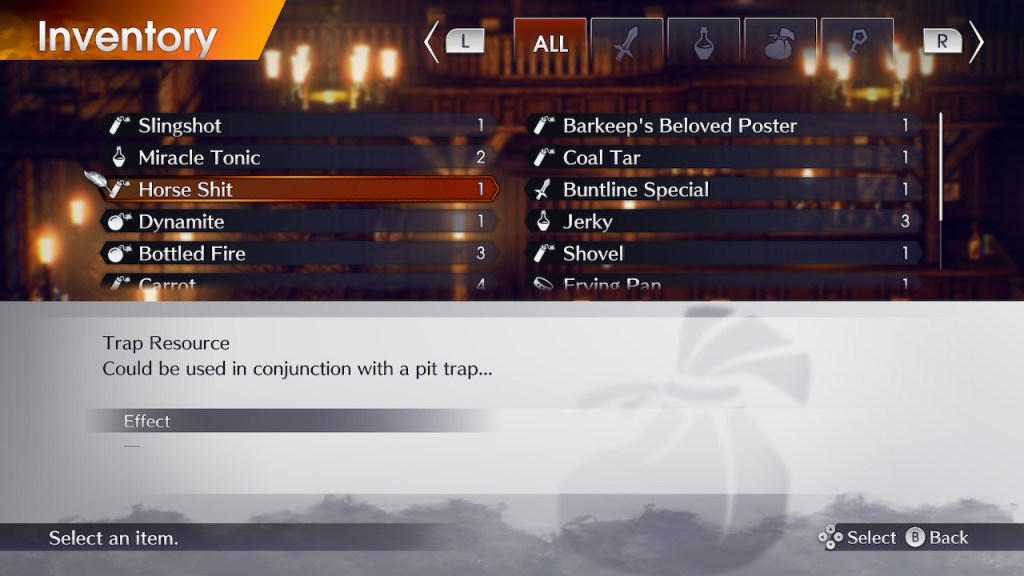The height and width of the screenshot is (576, 1024).
Task: Choose the Shovel entry
Action: (725, 254)
